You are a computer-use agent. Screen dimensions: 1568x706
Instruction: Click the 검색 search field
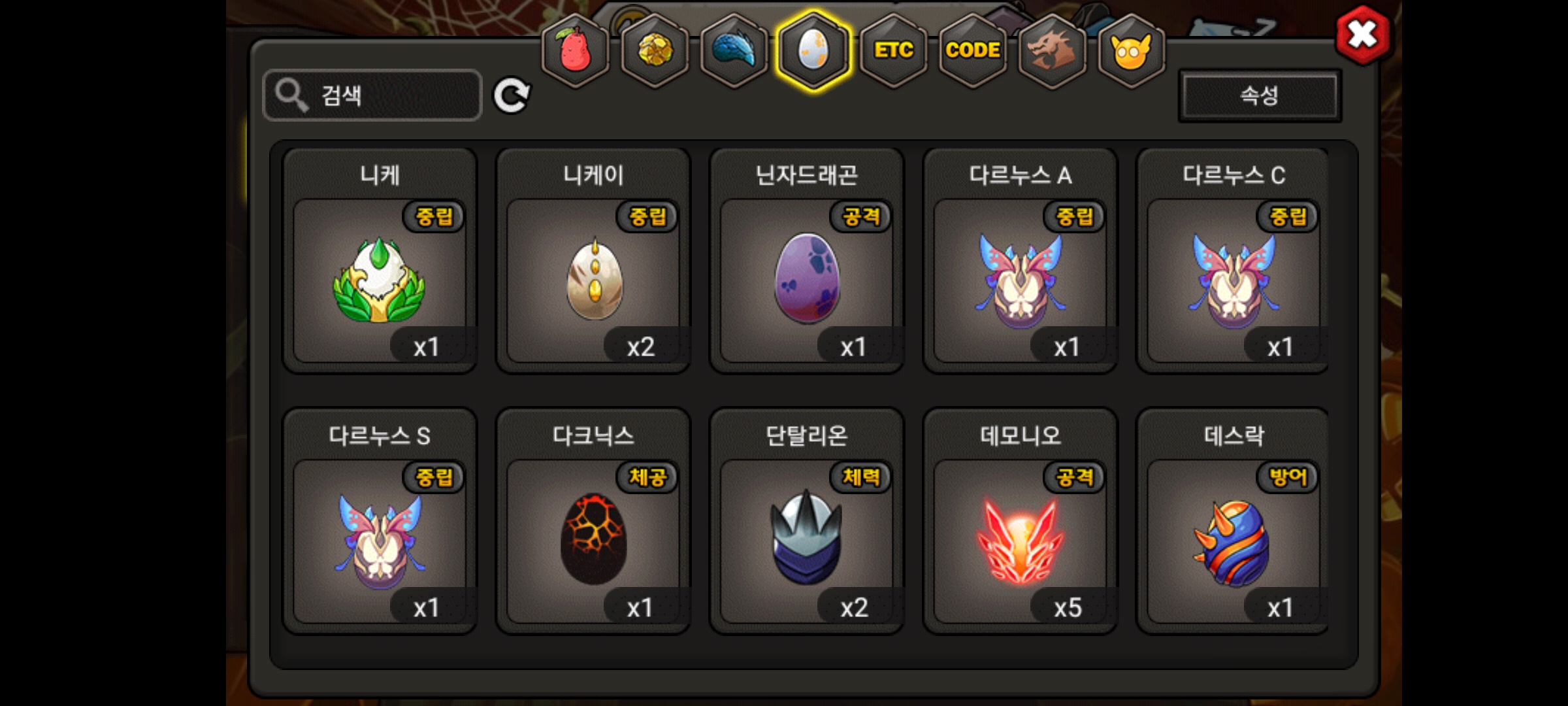[372, 95]
